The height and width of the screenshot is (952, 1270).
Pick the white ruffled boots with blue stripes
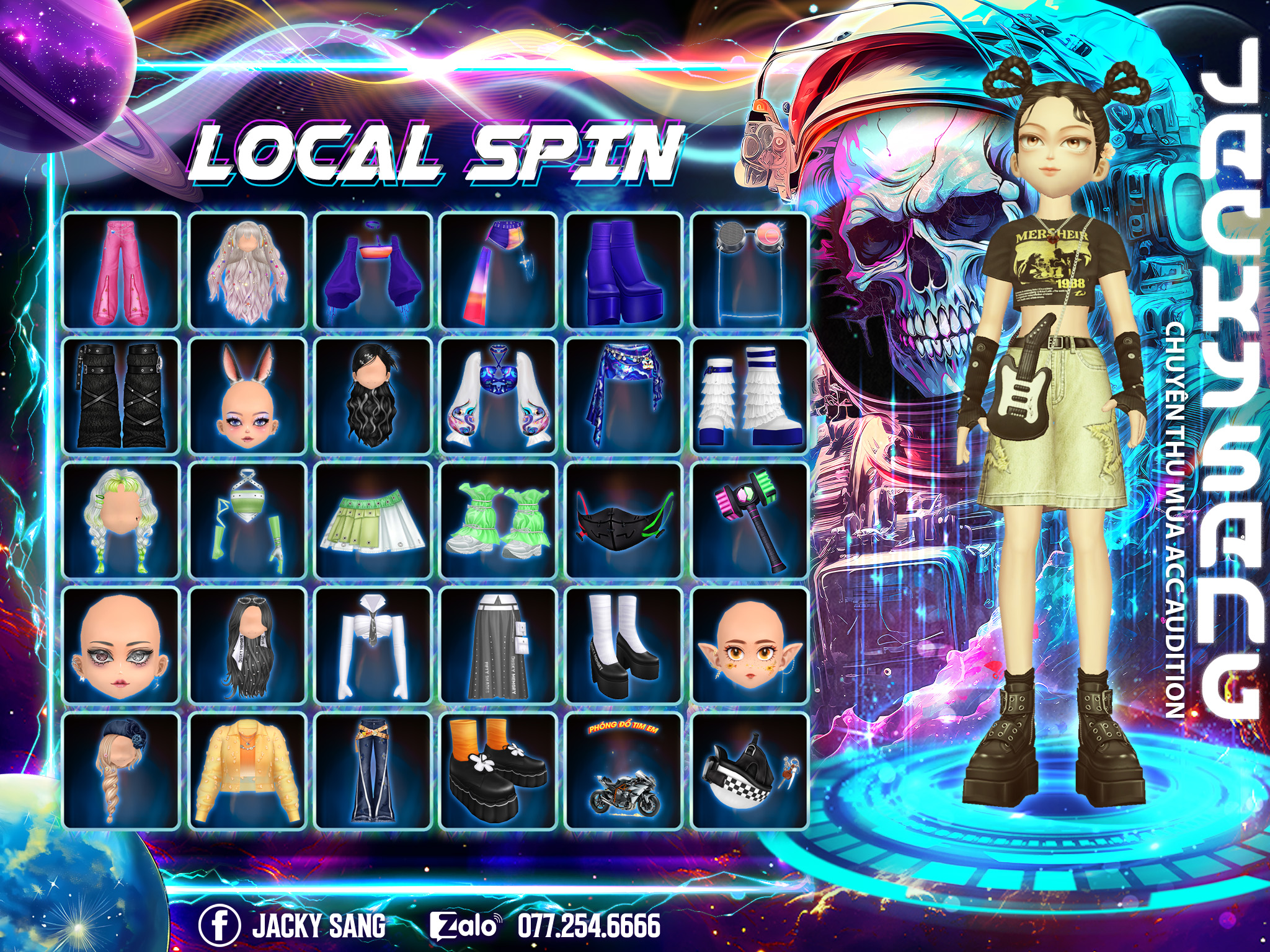point(749,397)
